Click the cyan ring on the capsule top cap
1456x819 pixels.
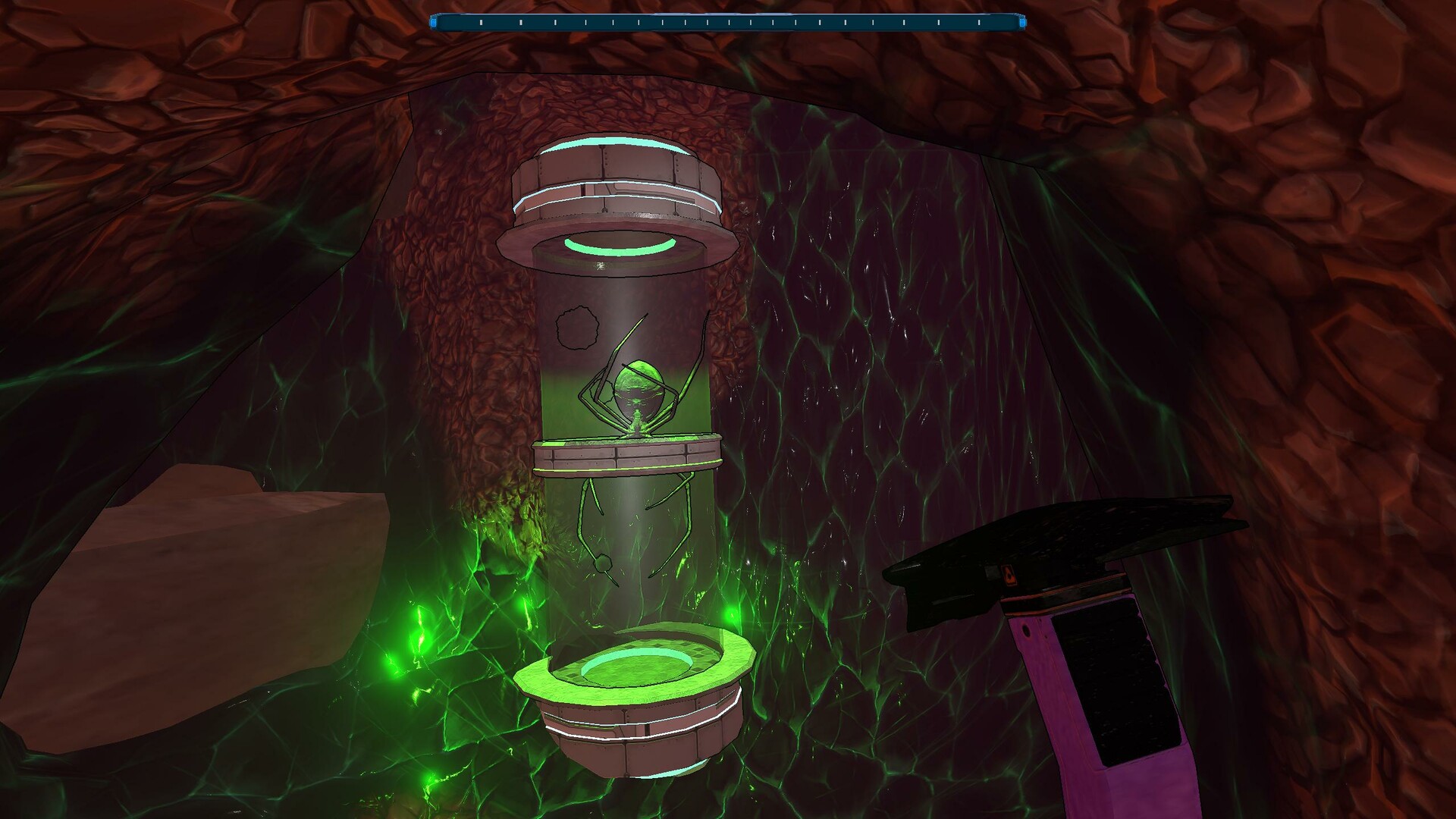(x=607, y=140)
